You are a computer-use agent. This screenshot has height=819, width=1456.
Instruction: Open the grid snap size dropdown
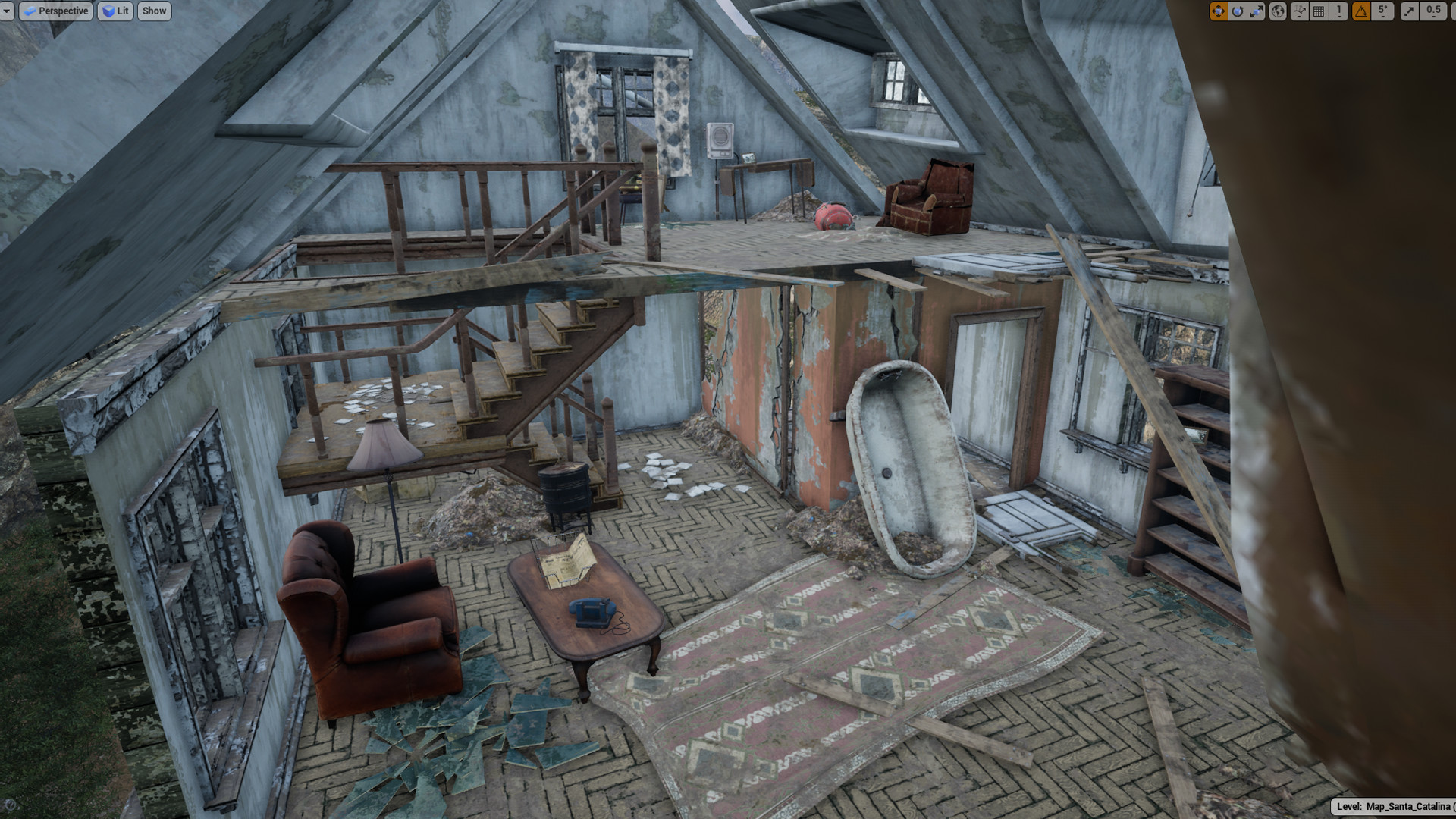click(x=1338, y=11)
